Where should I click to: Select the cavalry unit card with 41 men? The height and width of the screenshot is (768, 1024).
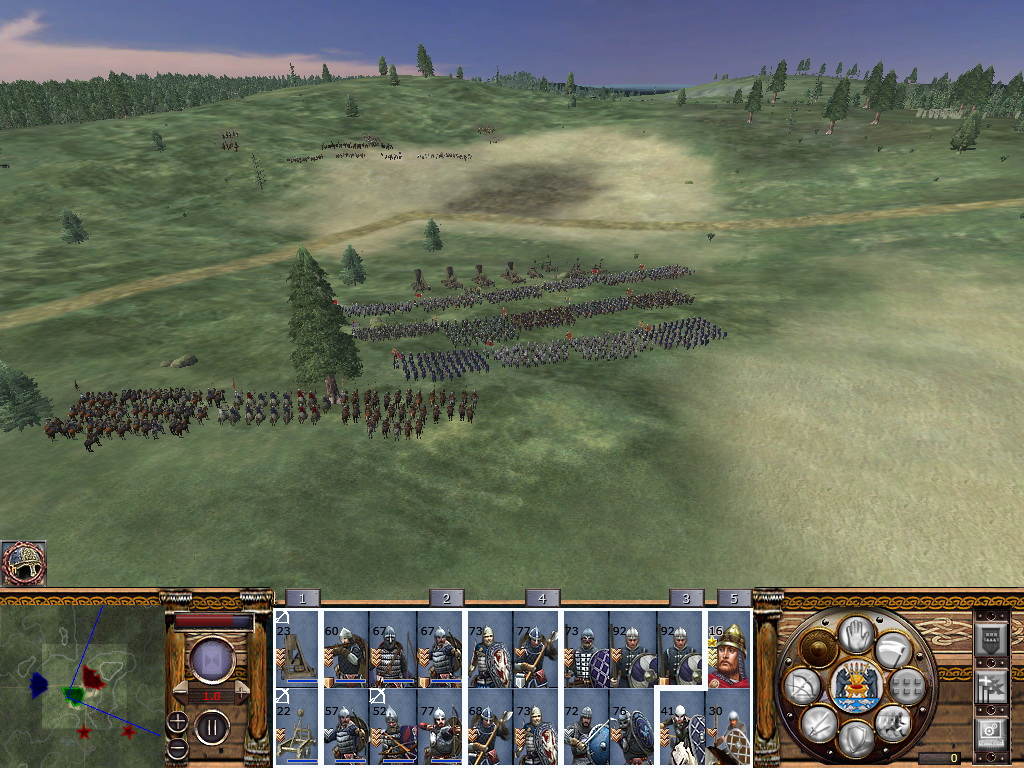[681, 729]
